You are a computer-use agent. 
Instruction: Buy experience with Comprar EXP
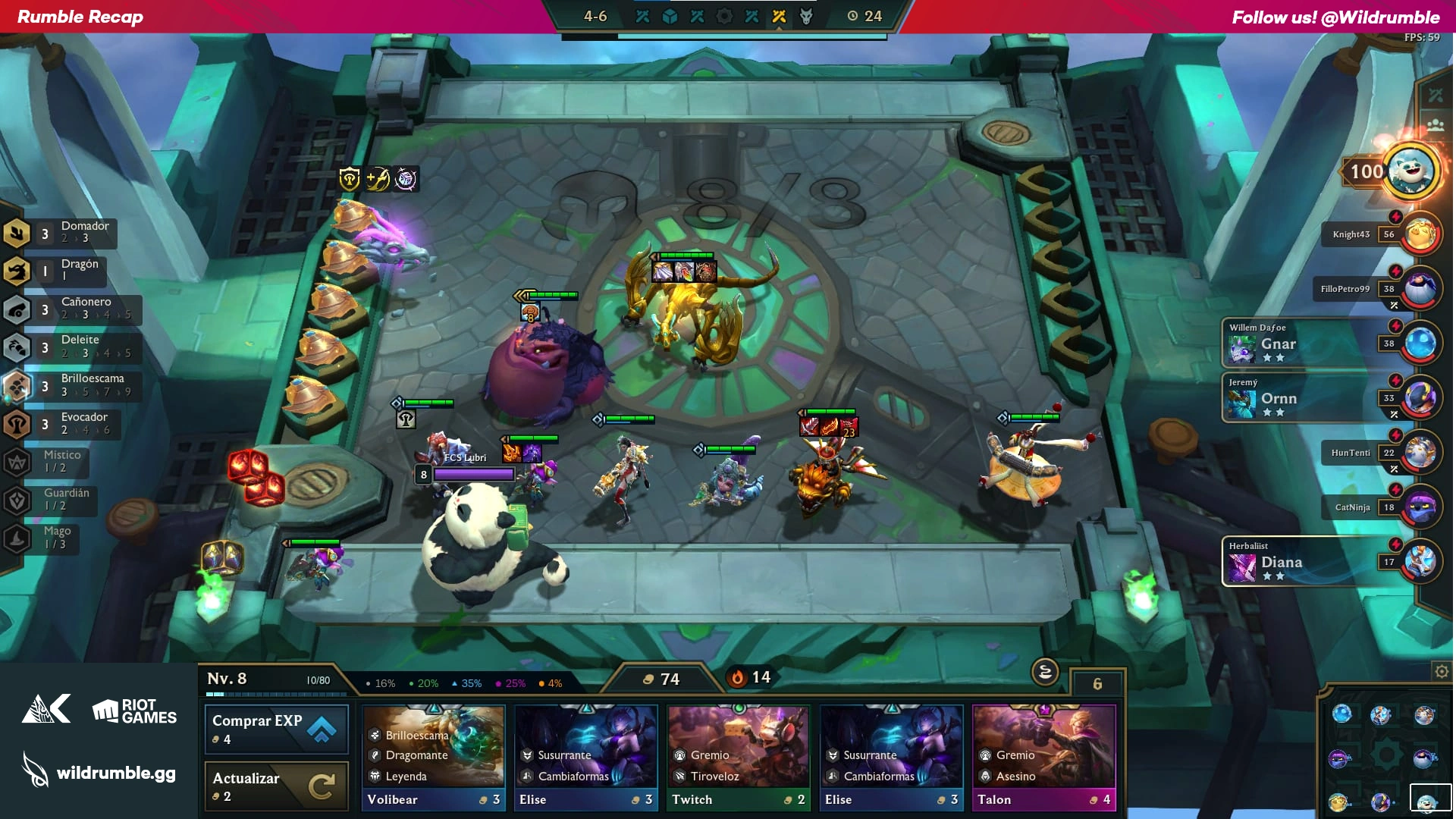tap(276, 729)
